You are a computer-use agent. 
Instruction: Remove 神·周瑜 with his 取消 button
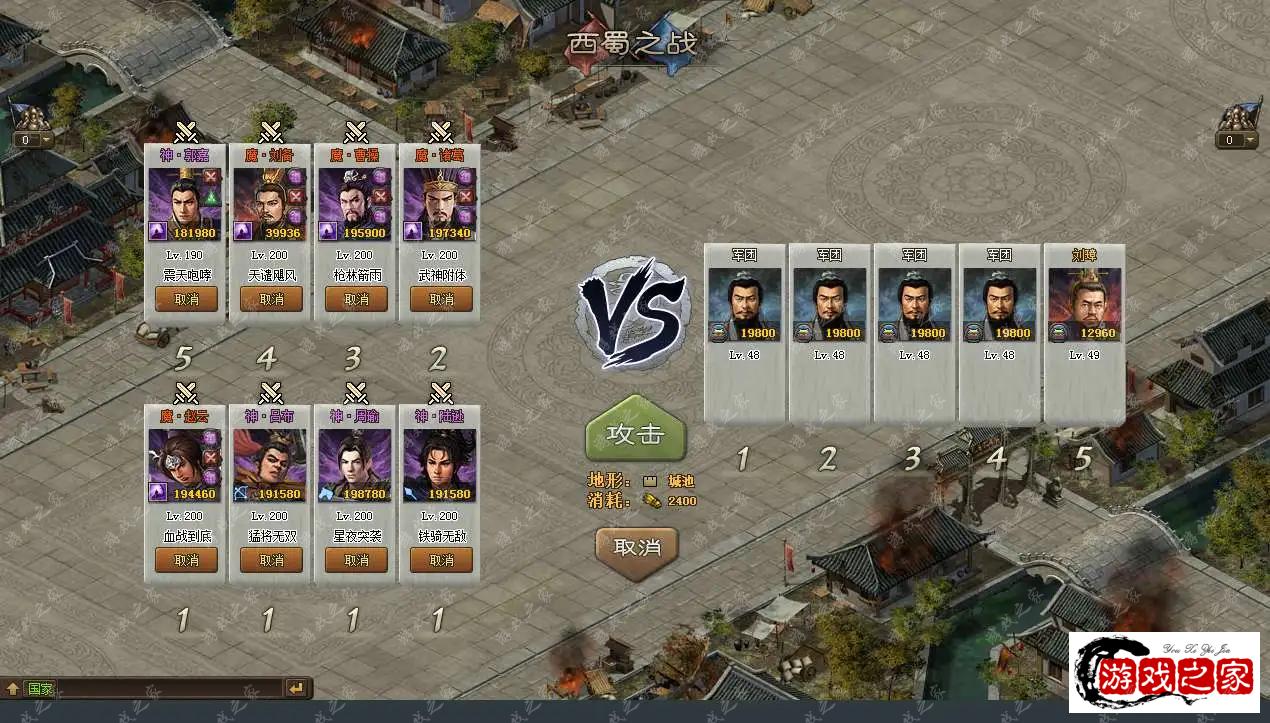356,560
